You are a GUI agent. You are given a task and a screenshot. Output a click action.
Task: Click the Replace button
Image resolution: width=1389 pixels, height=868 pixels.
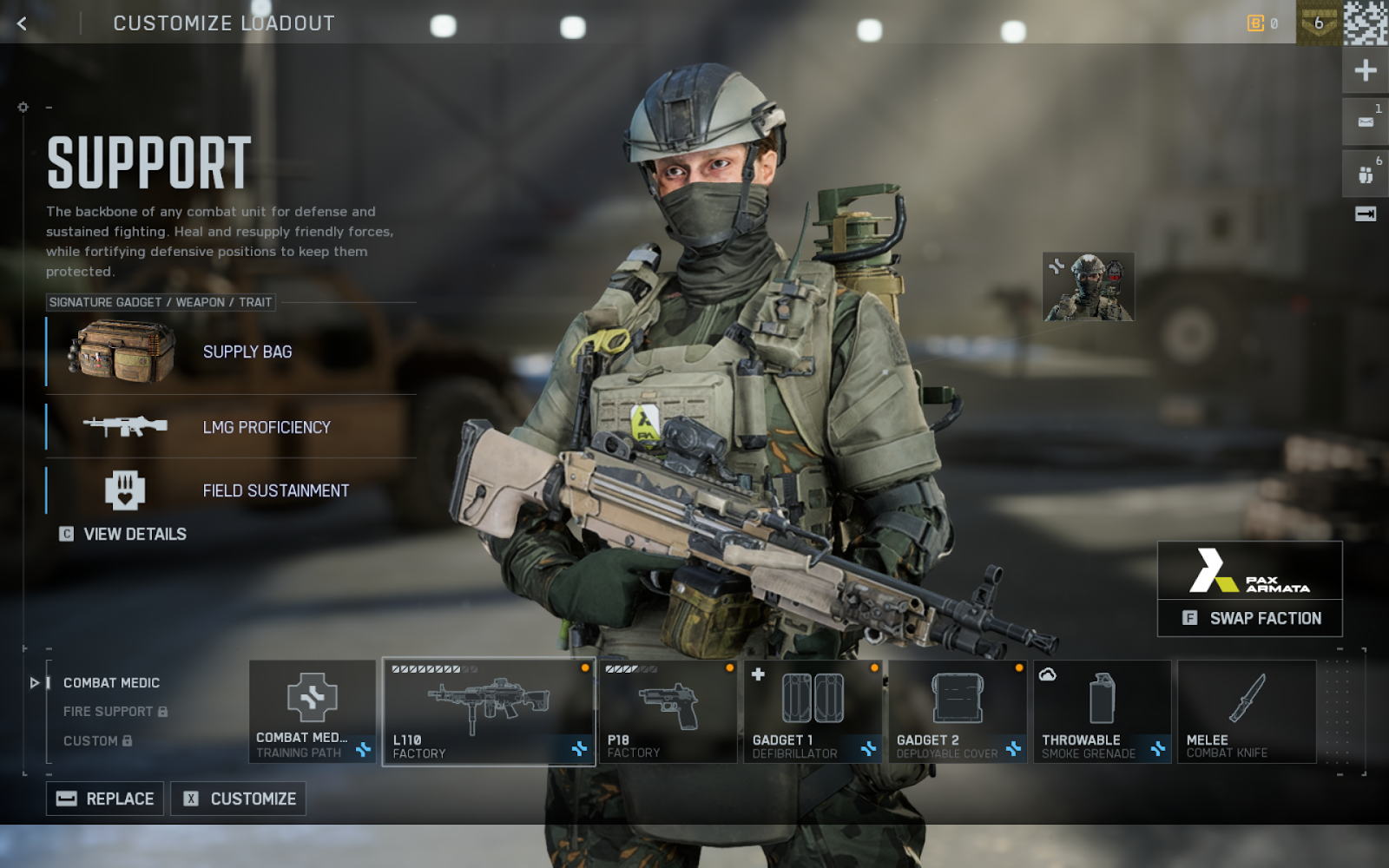(105, 799)
